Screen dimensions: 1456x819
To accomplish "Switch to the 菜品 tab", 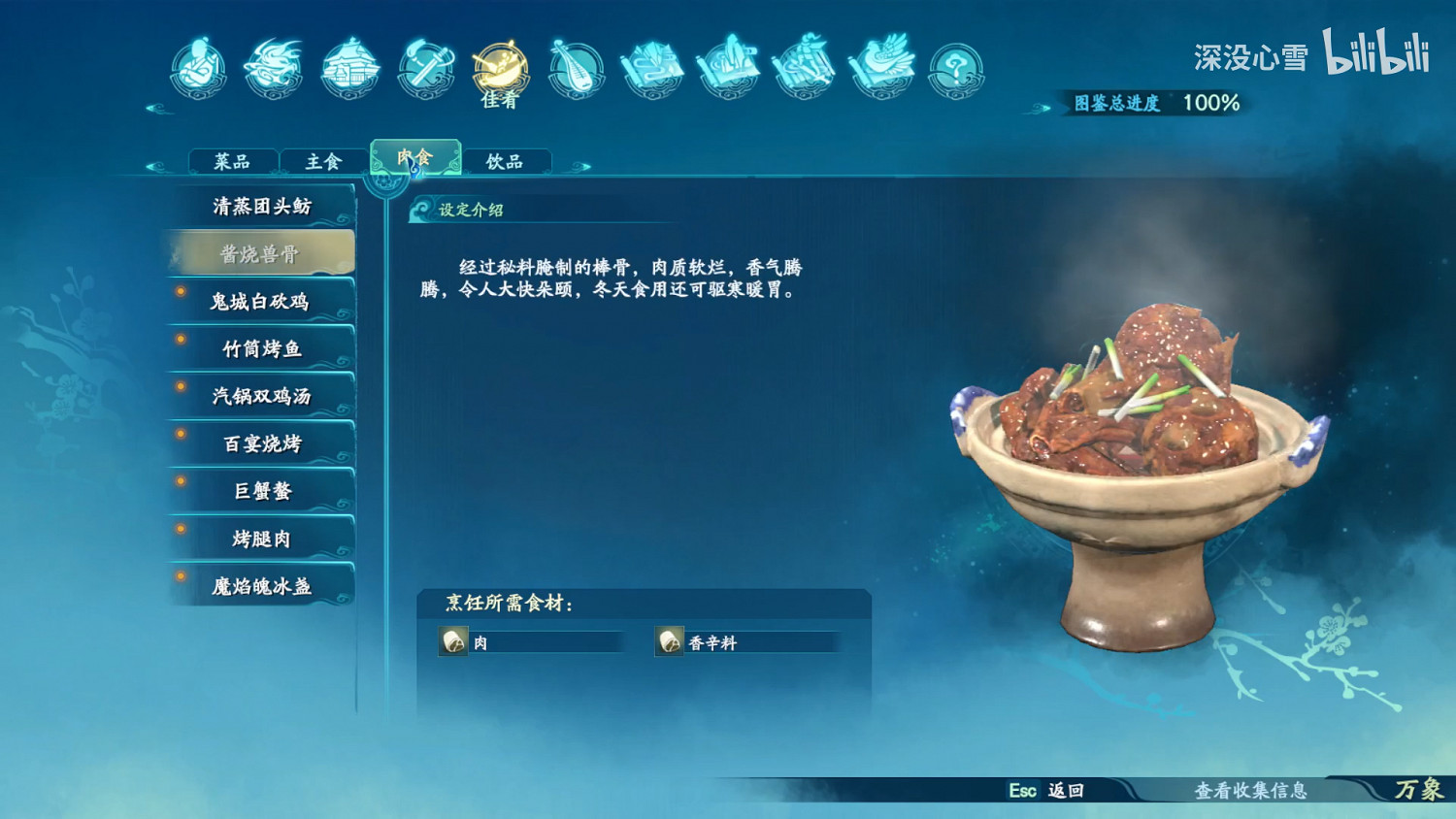I will (x=233, y=159).
